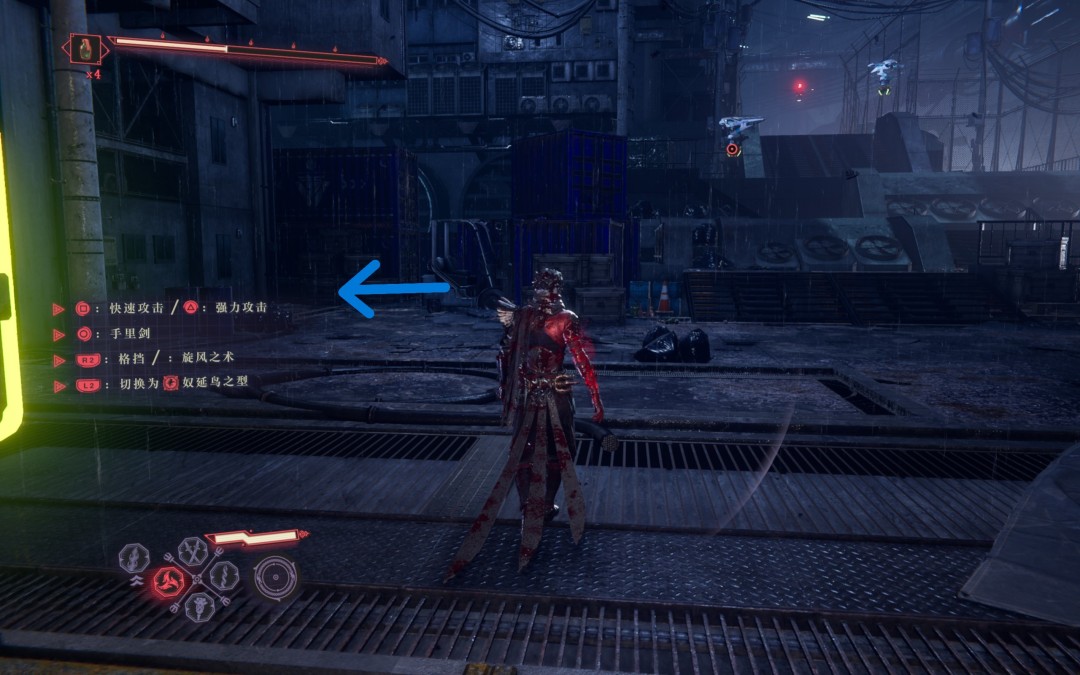Pick the twisted blade icon on the wheel
Image resolution: width=1080 pixels, height=675 pixels.
(x=222, y=575)
